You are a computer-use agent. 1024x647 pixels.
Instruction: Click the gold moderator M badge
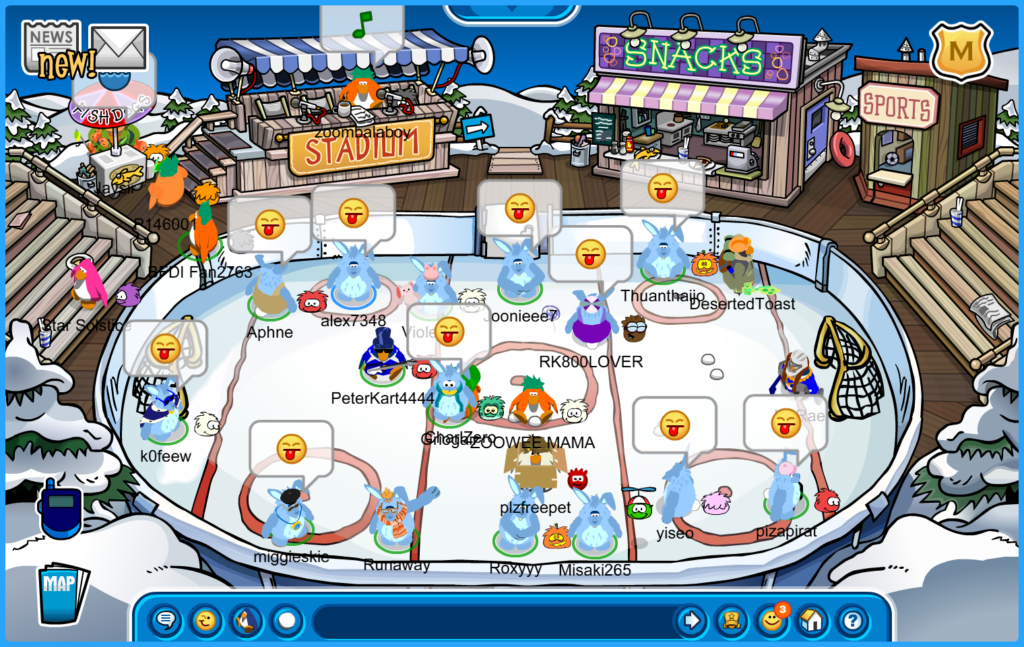(x=960, y=50)
